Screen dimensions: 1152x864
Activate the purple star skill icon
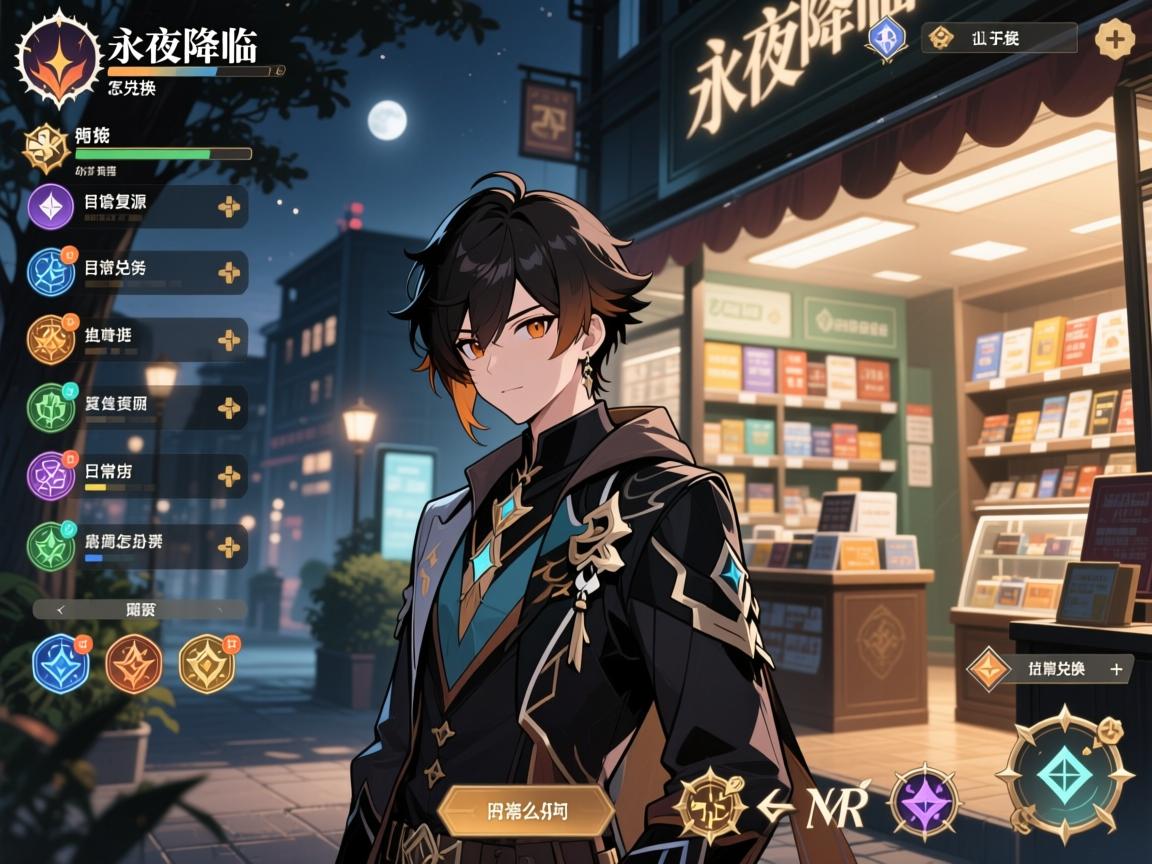(925, 801)
